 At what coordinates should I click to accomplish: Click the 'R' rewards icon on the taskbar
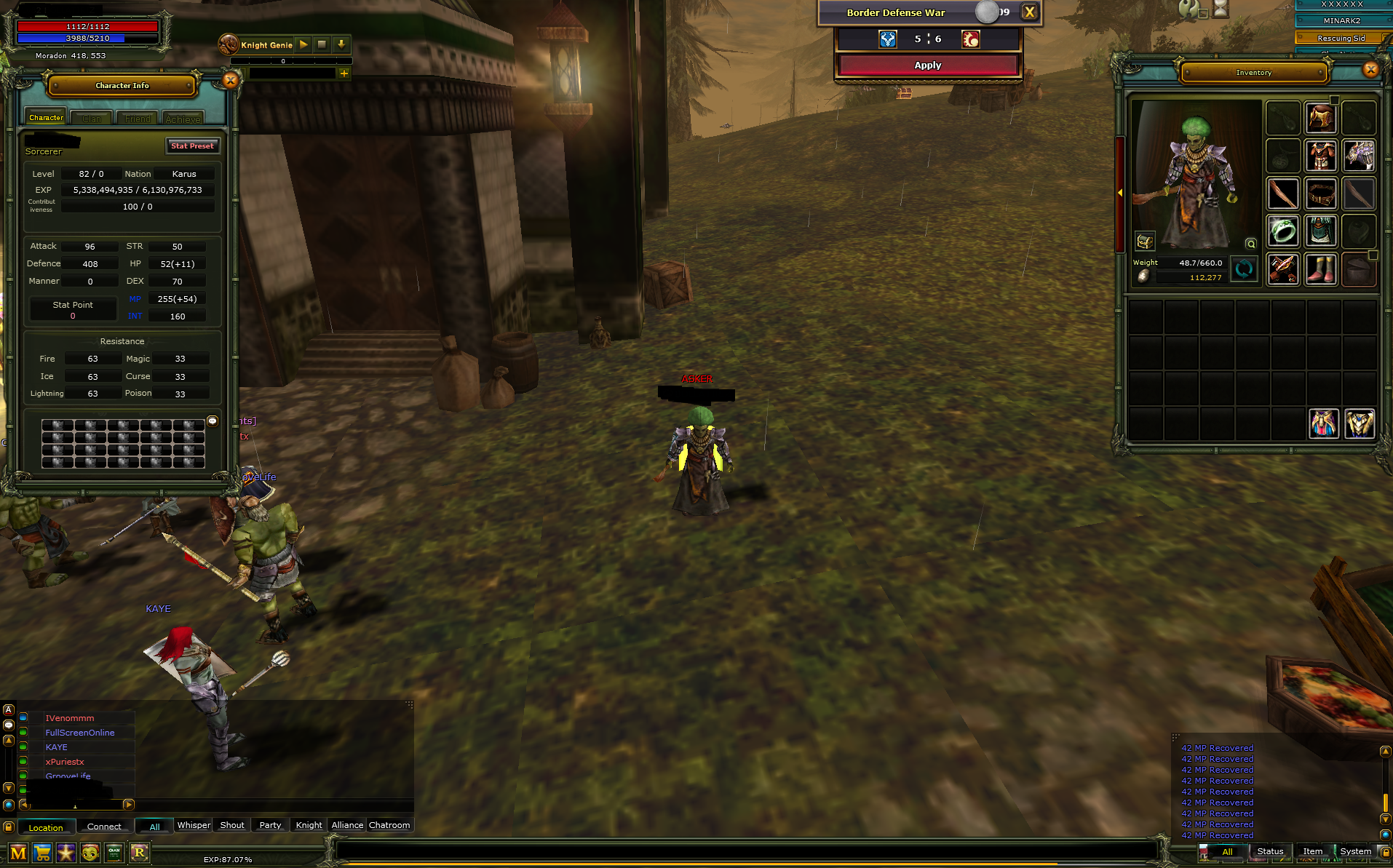pos(139,853)
